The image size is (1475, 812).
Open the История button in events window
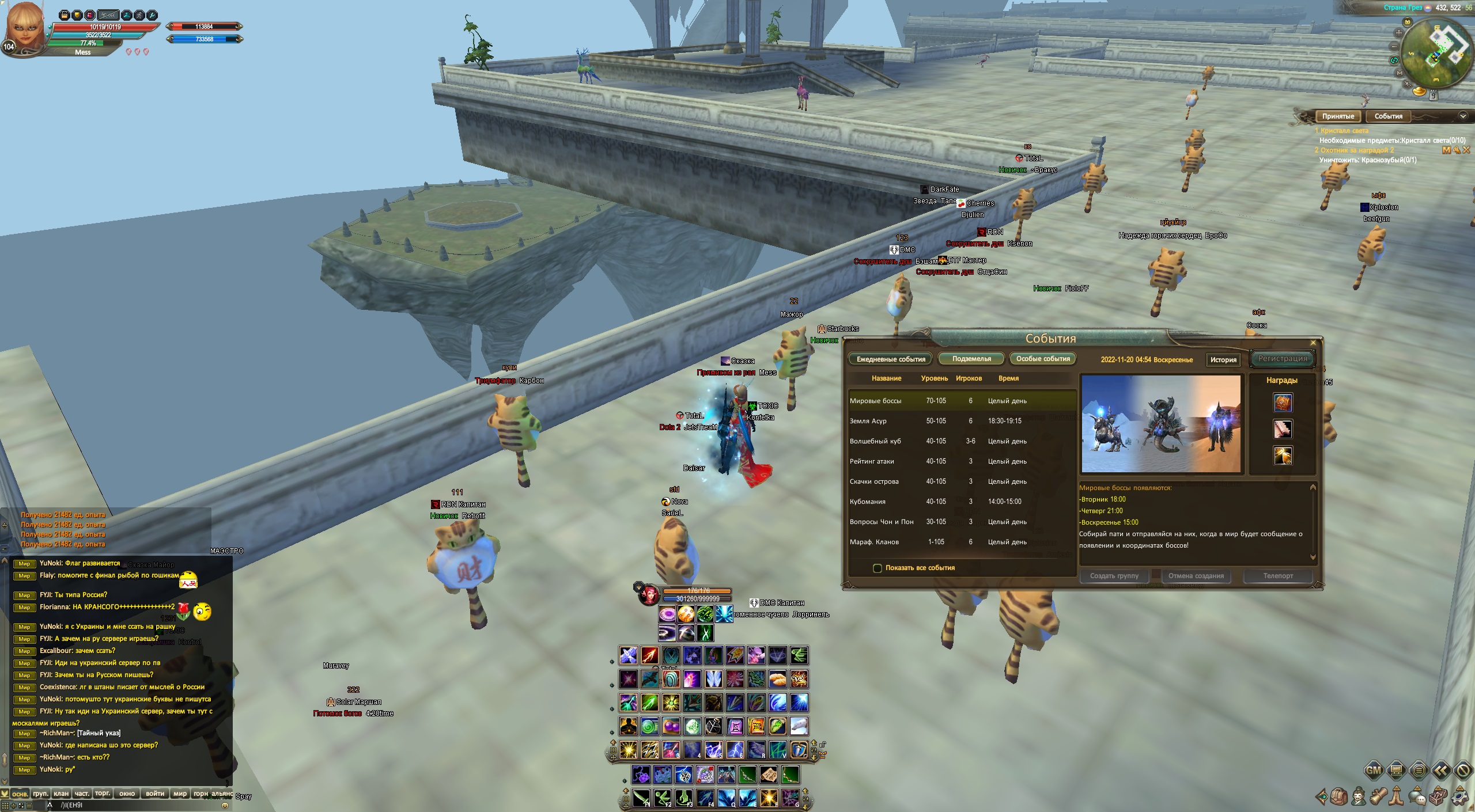click(1223, 360)
